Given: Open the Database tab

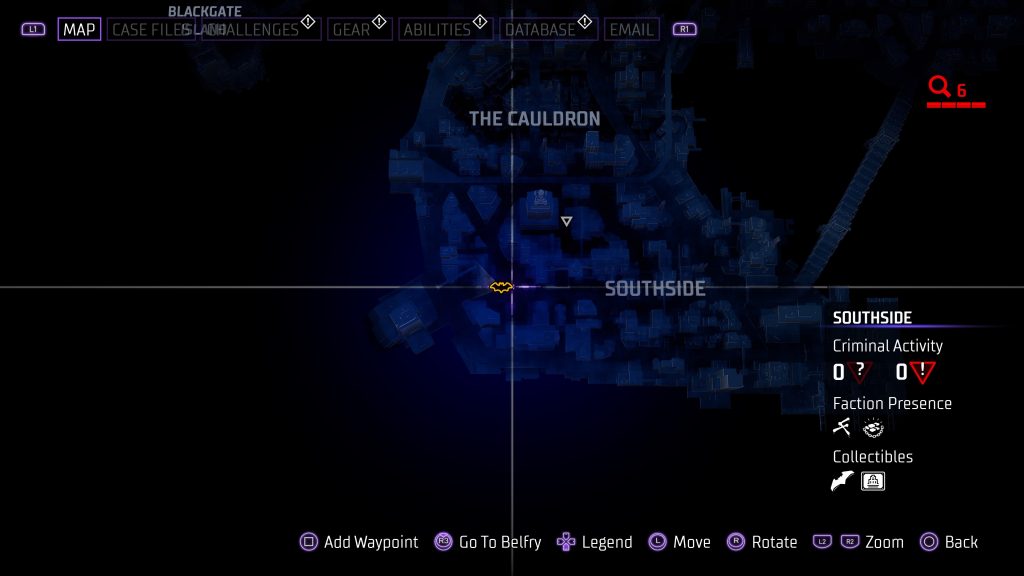Looking at the screenshot, I should coord(540,30).
